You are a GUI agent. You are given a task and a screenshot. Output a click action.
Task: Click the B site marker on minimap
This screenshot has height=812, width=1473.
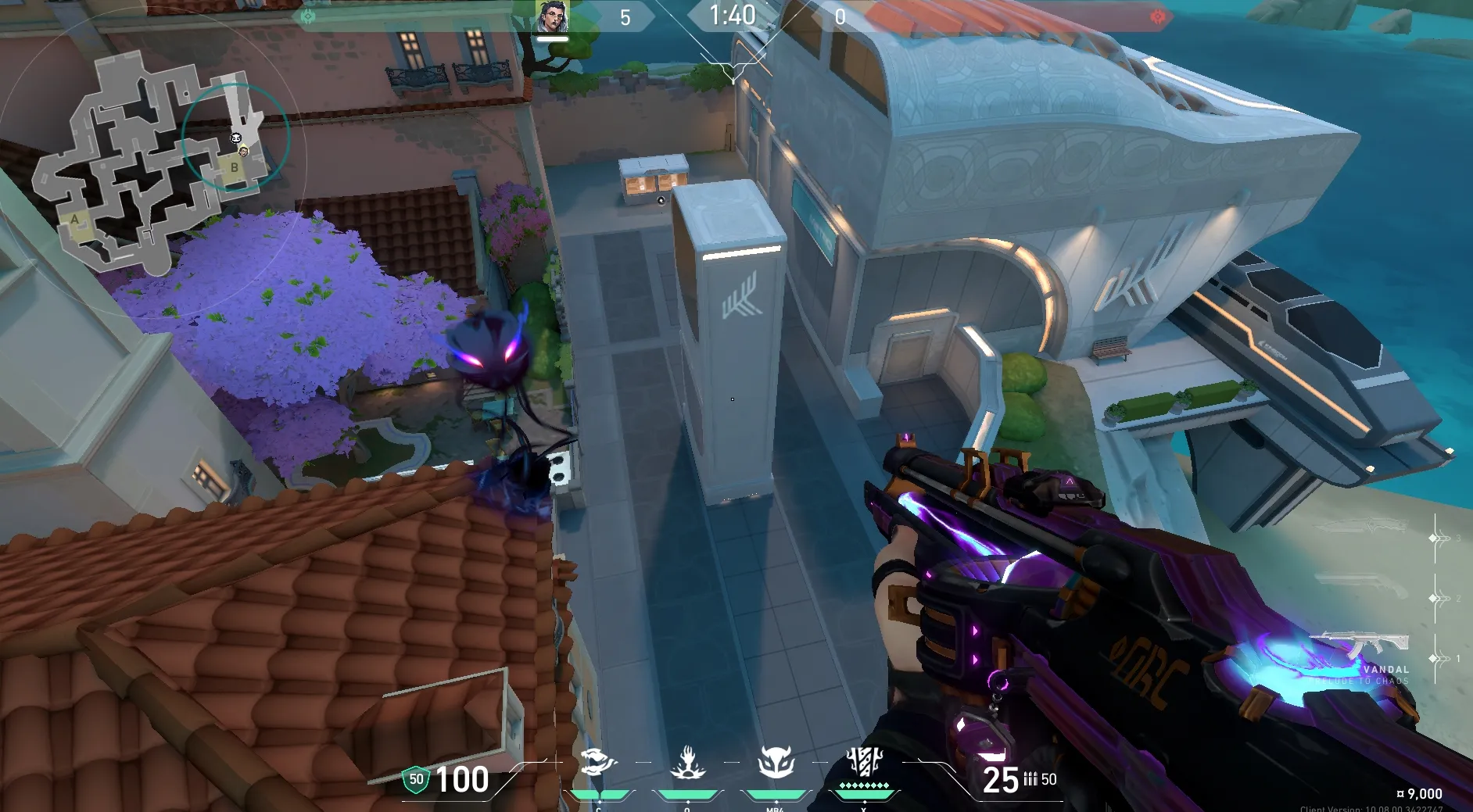(x=234, y=167)
